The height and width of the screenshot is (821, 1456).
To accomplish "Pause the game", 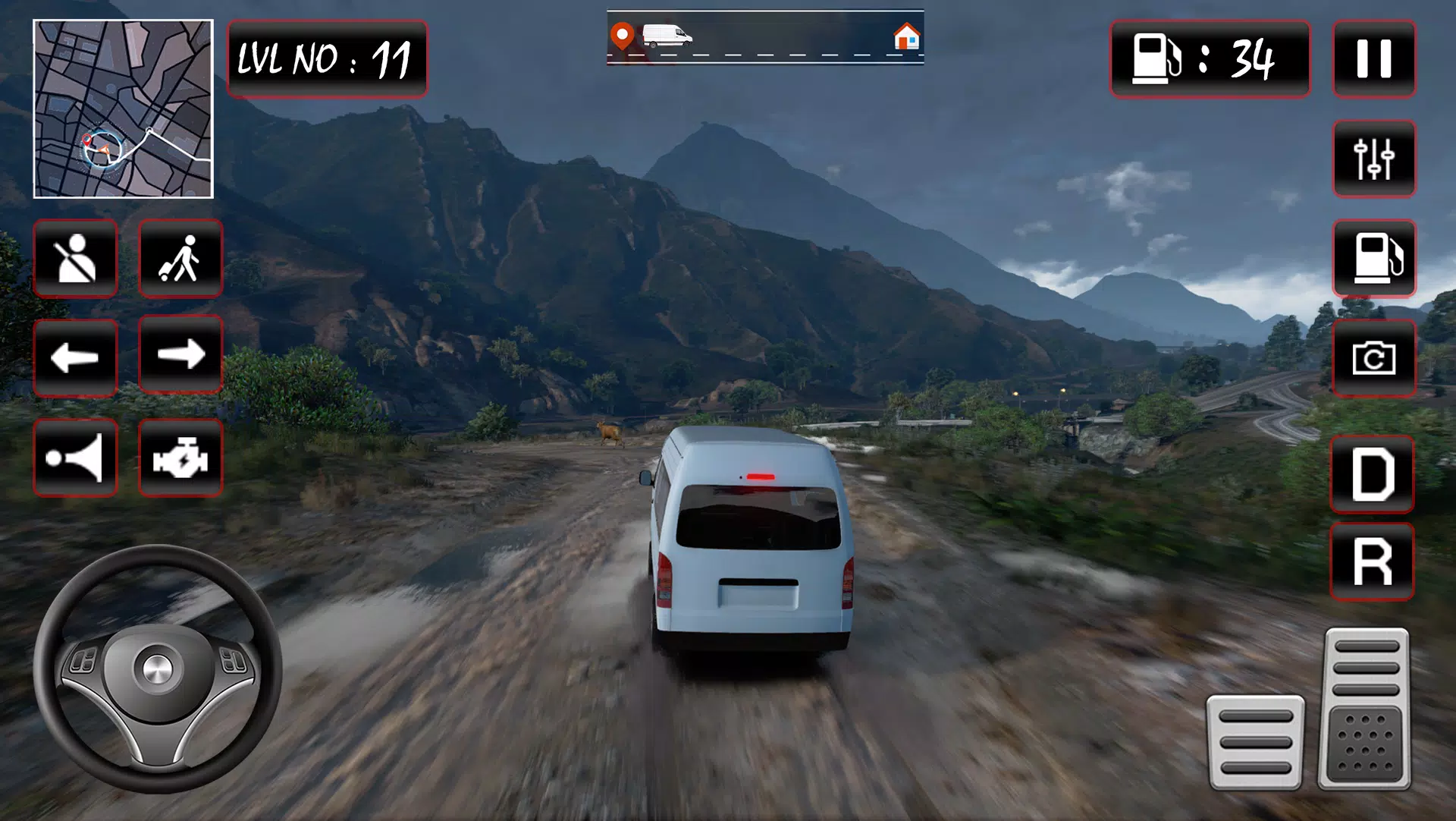I will [x=1374, y=60].
